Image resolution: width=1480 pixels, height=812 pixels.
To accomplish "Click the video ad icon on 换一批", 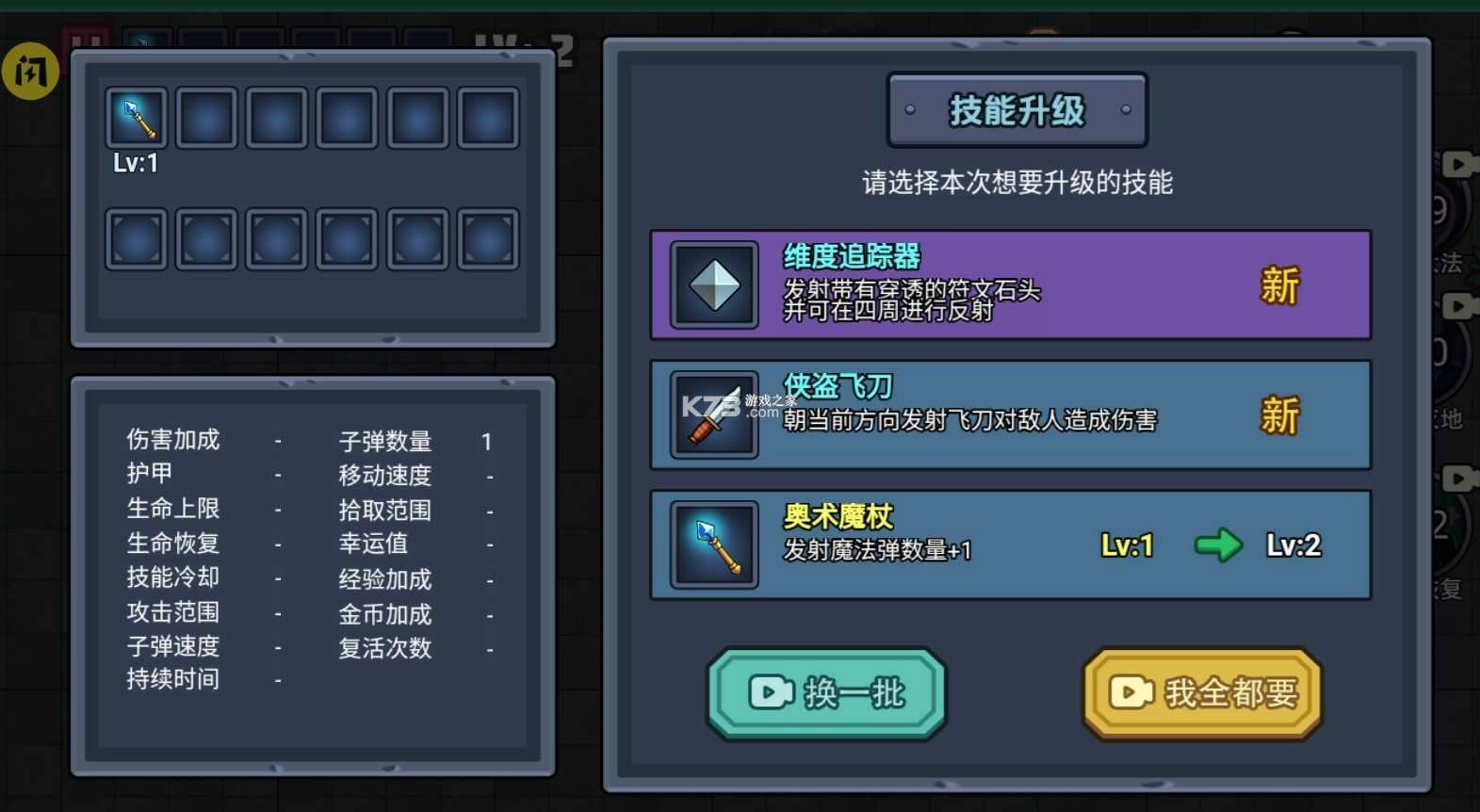I will [x=770, y=693].
